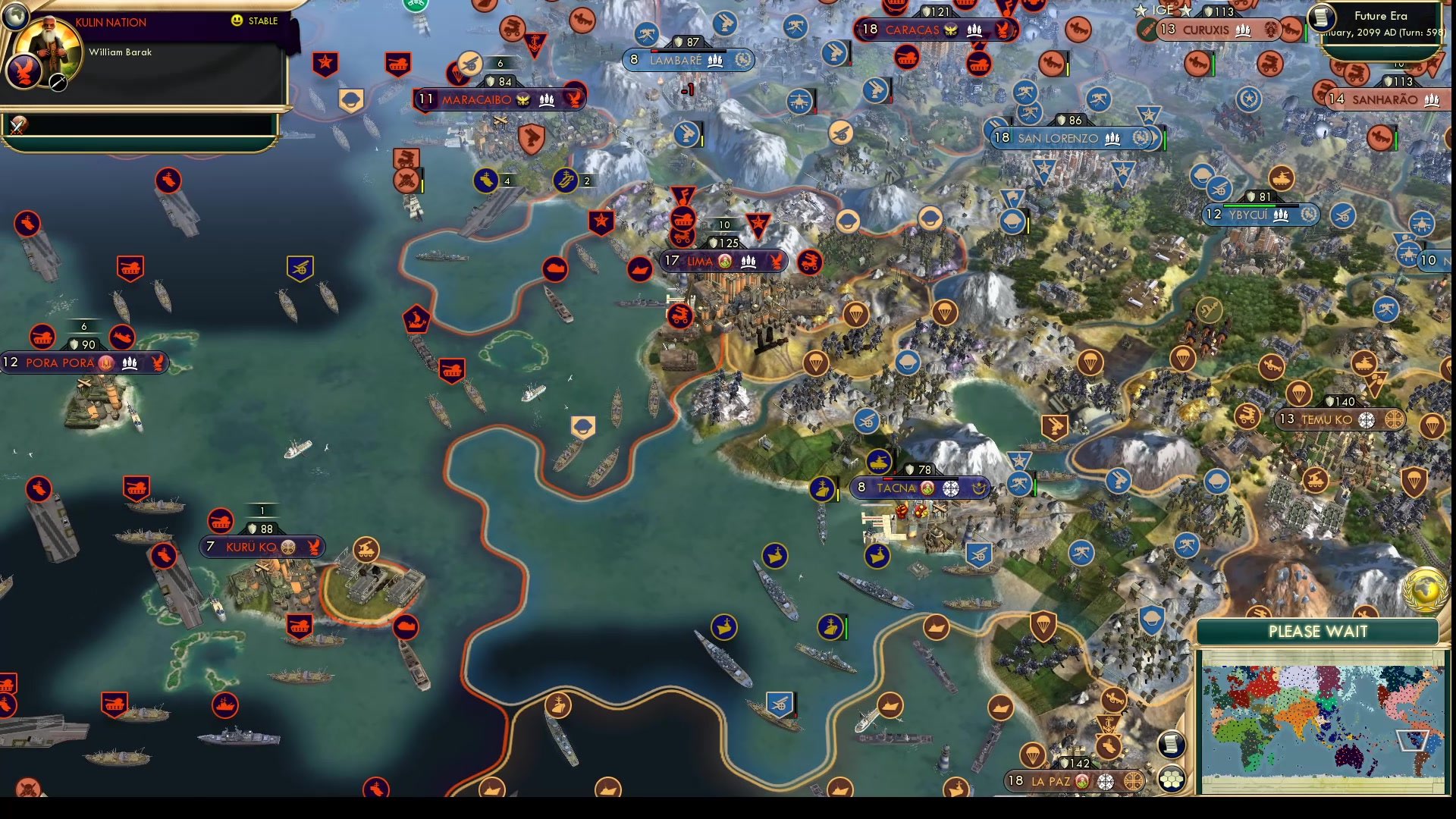The image size is (1456, 819).
Task: Click the sword military advisor icon on leader portrait
Action: click(58, 83)
